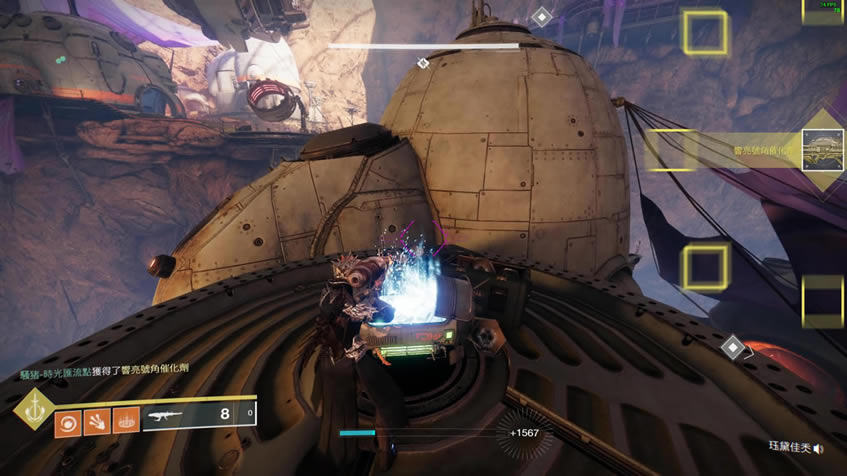
Task: Open the acquired item thumbnail notification
Action: 824,150
